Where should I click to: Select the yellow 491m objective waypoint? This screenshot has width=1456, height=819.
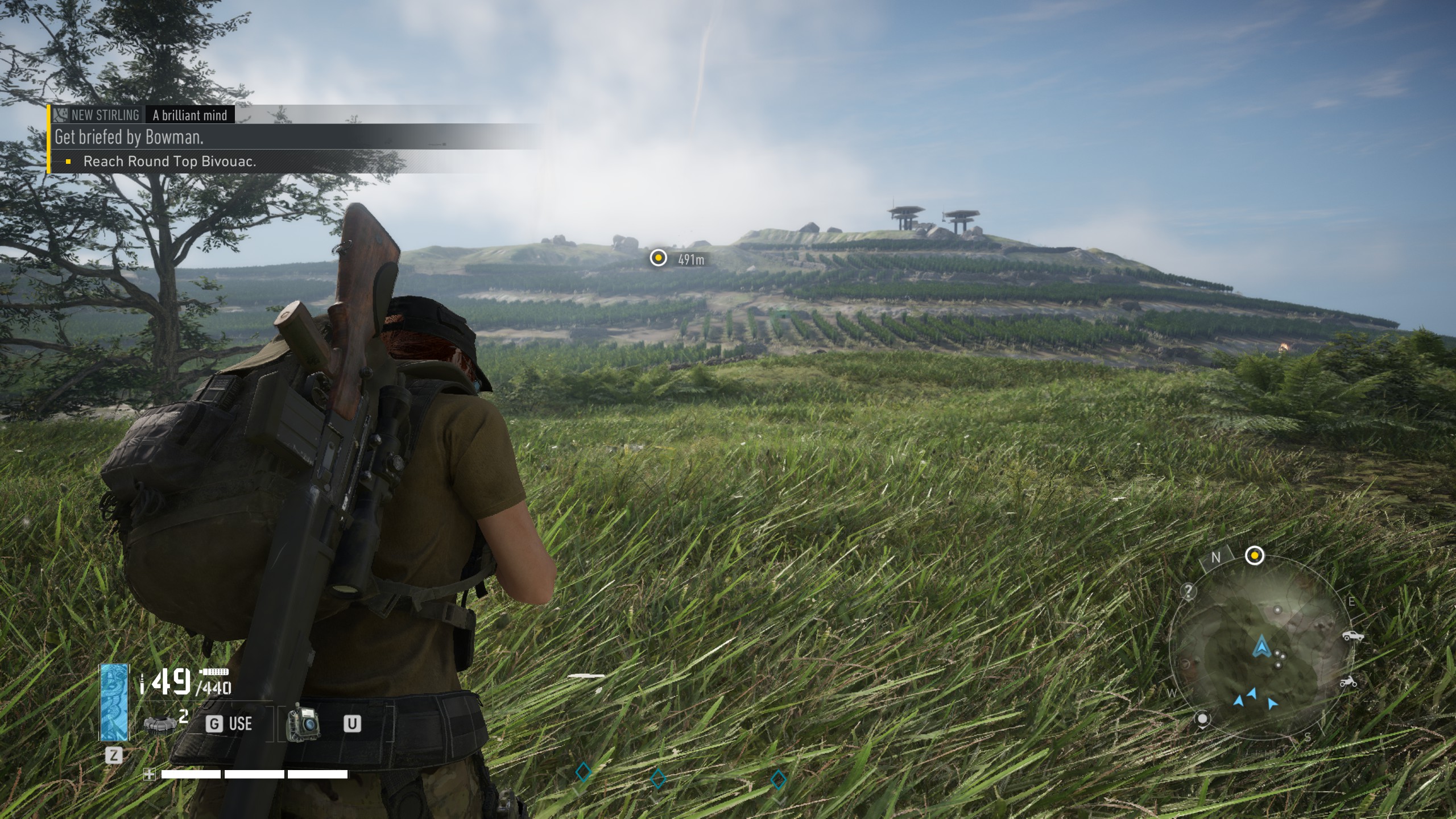pyautogui.click(x=658, y=258)
